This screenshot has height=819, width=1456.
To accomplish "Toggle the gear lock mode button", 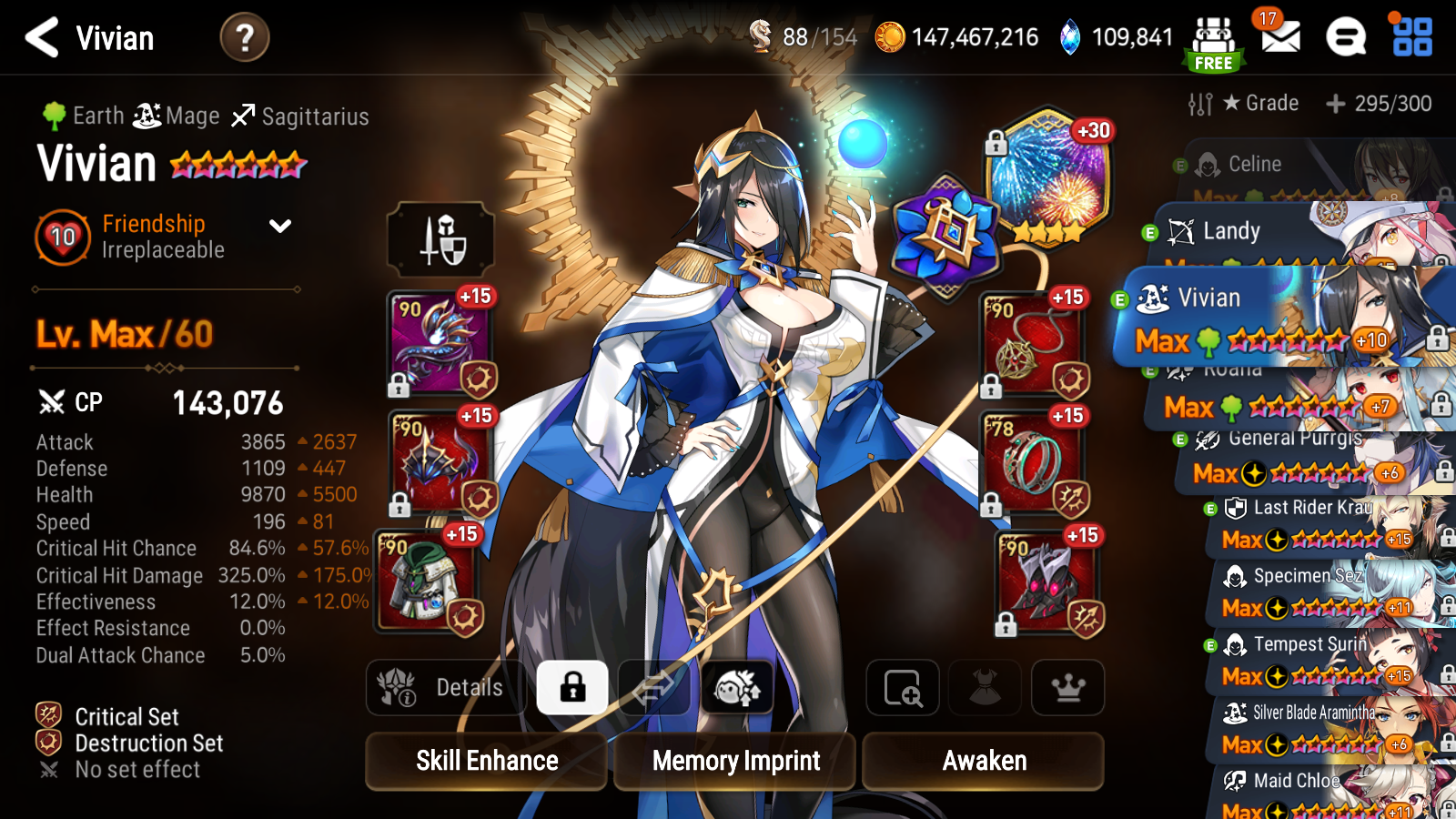I will (x=571, y=688).
